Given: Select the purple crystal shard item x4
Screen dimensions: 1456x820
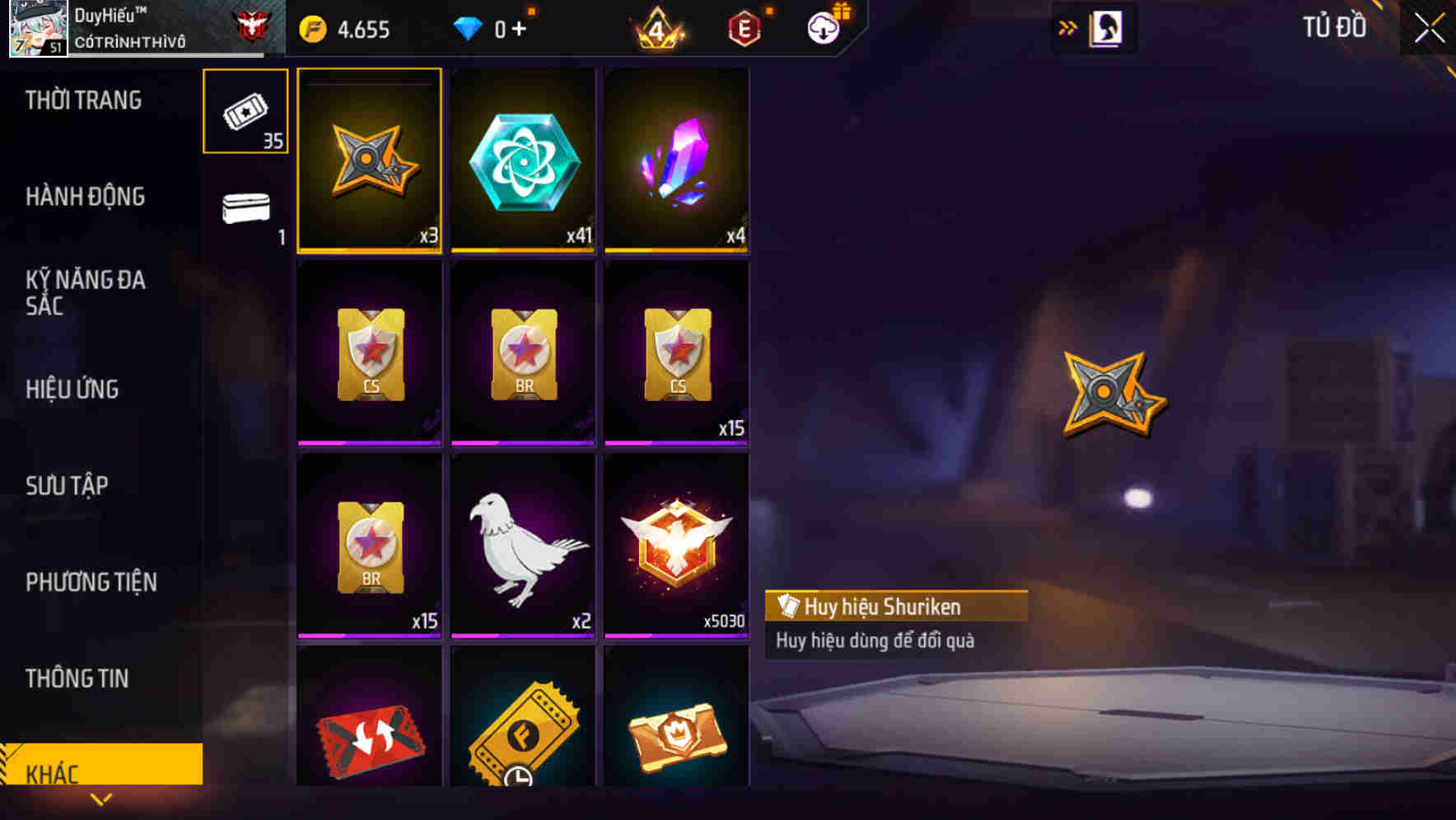Looking at the screenshot, I should coord(677,161).
